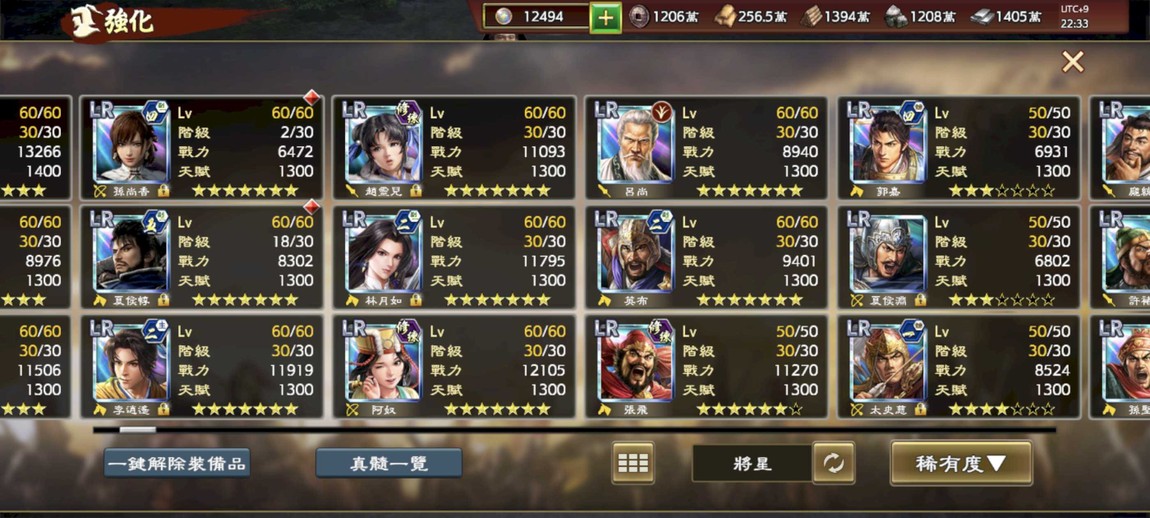This screenshot has width=1150, height=518.
Task: Cycle the 將星 filter with refresh arrows
Action: tap(833, 463)
